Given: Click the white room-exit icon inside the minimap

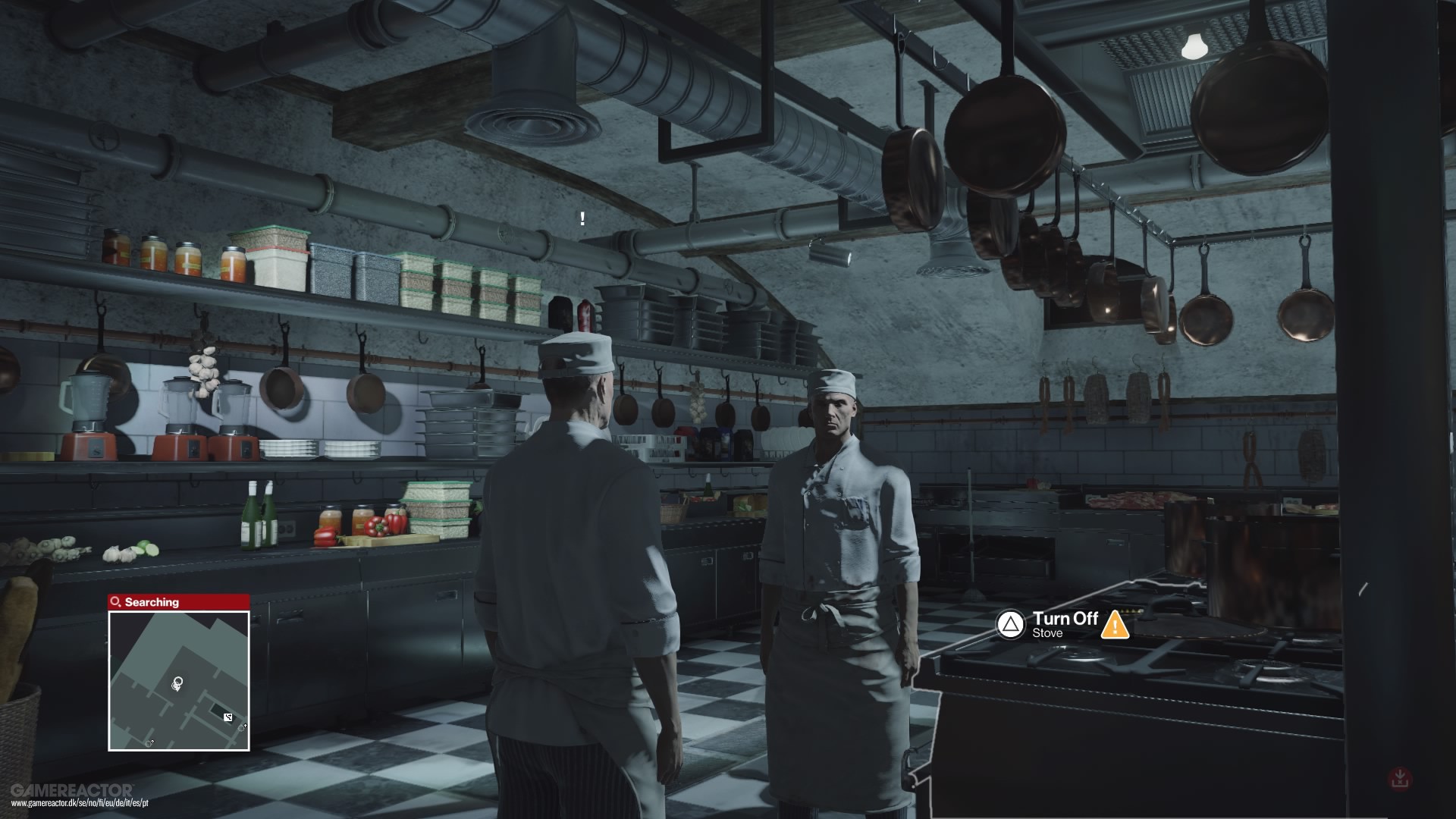Looking at the screenshot, I should pyautogui.click(x=228, y=717).
